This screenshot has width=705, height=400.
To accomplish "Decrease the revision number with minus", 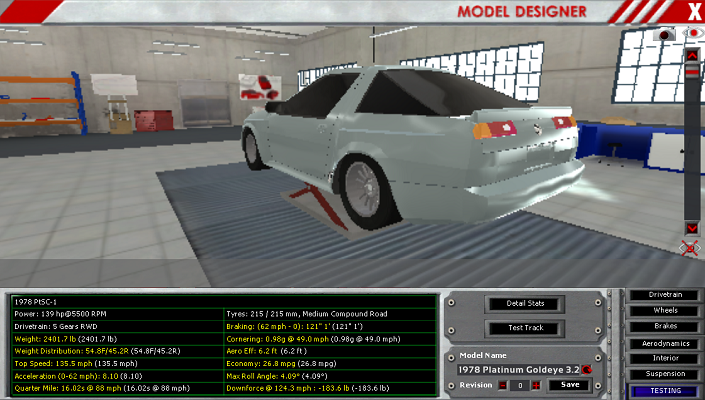I will [503, 385].
